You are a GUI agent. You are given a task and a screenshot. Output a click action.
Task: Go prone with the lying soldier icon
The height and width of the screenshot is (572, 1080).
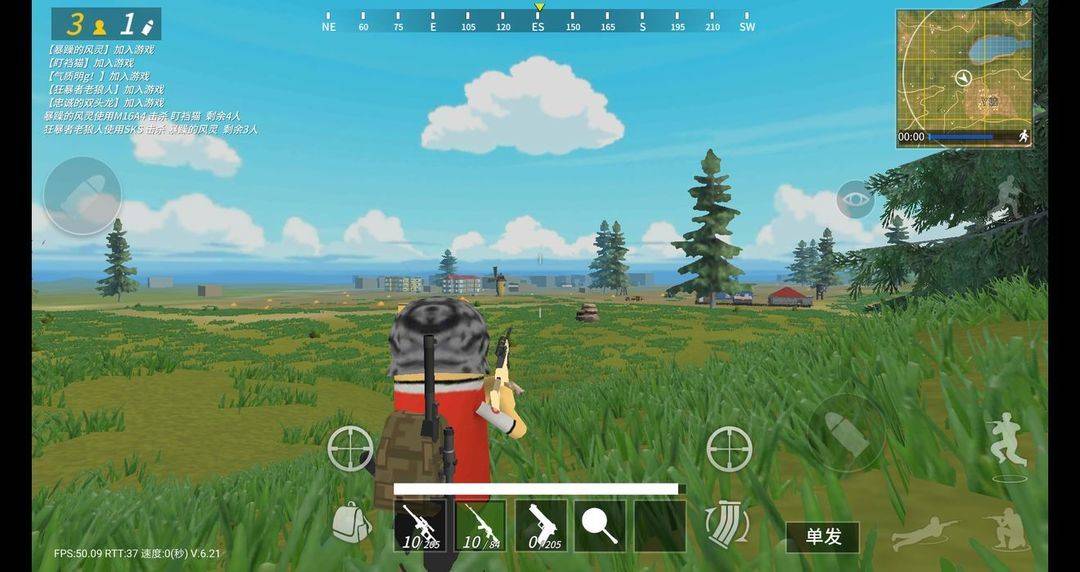pos(924,533)
